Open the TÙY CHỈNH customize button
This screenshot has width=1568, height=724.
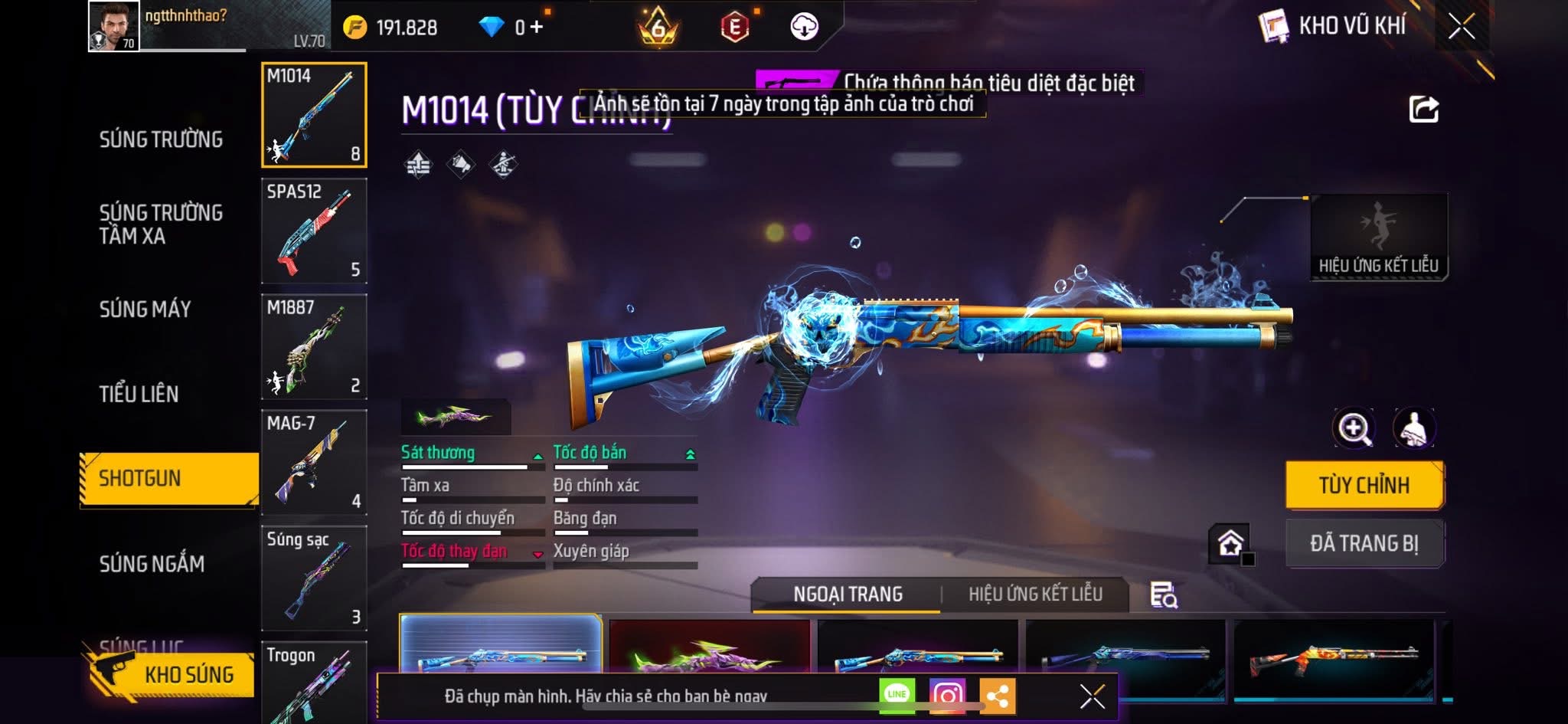pos(1364,485)
